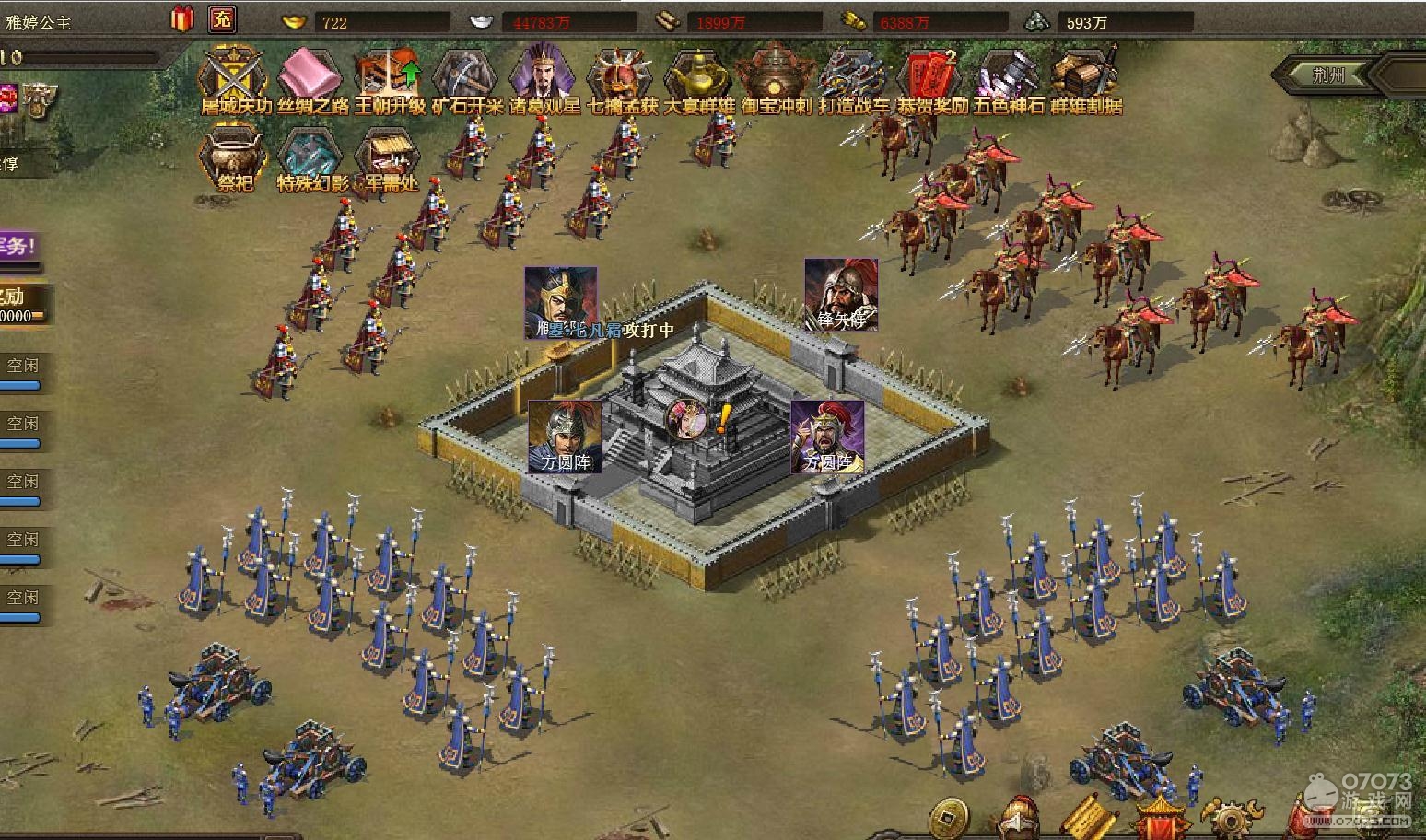Viewport: 1426px width, 840px height.
Task: Open the golden scroll menu icon
Action: click(1089, 819)
